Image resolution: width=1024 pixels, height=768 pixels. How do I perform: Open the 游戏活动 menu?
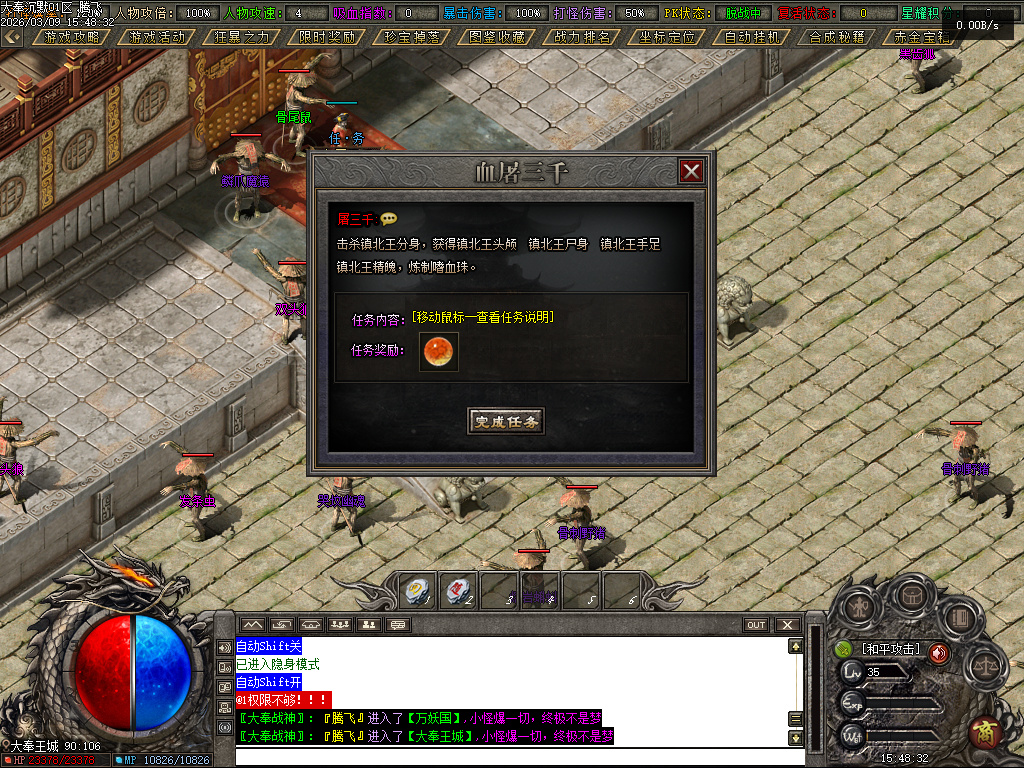[x=157, y=36]
